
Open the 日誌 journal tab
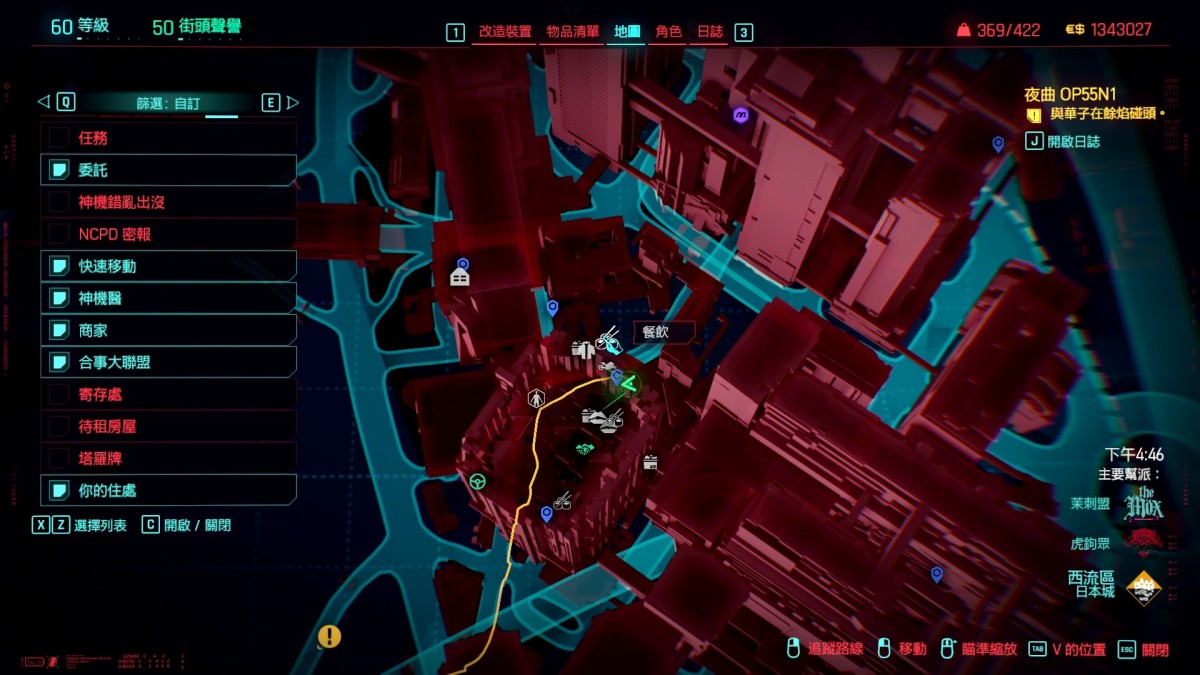710,32
